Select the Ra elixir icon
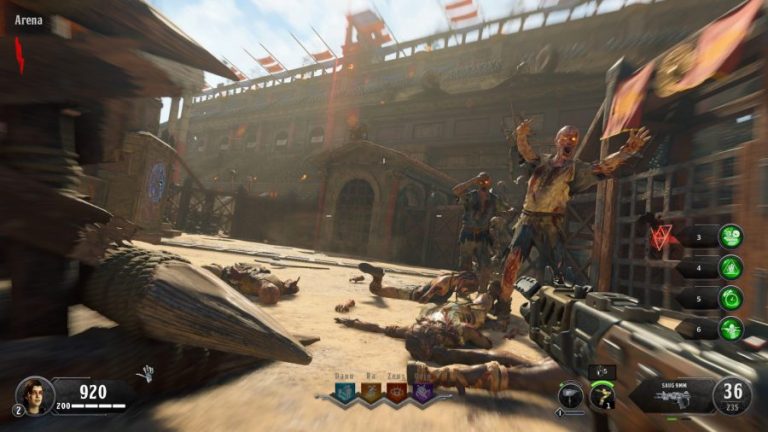 click(x=371, y=392)
